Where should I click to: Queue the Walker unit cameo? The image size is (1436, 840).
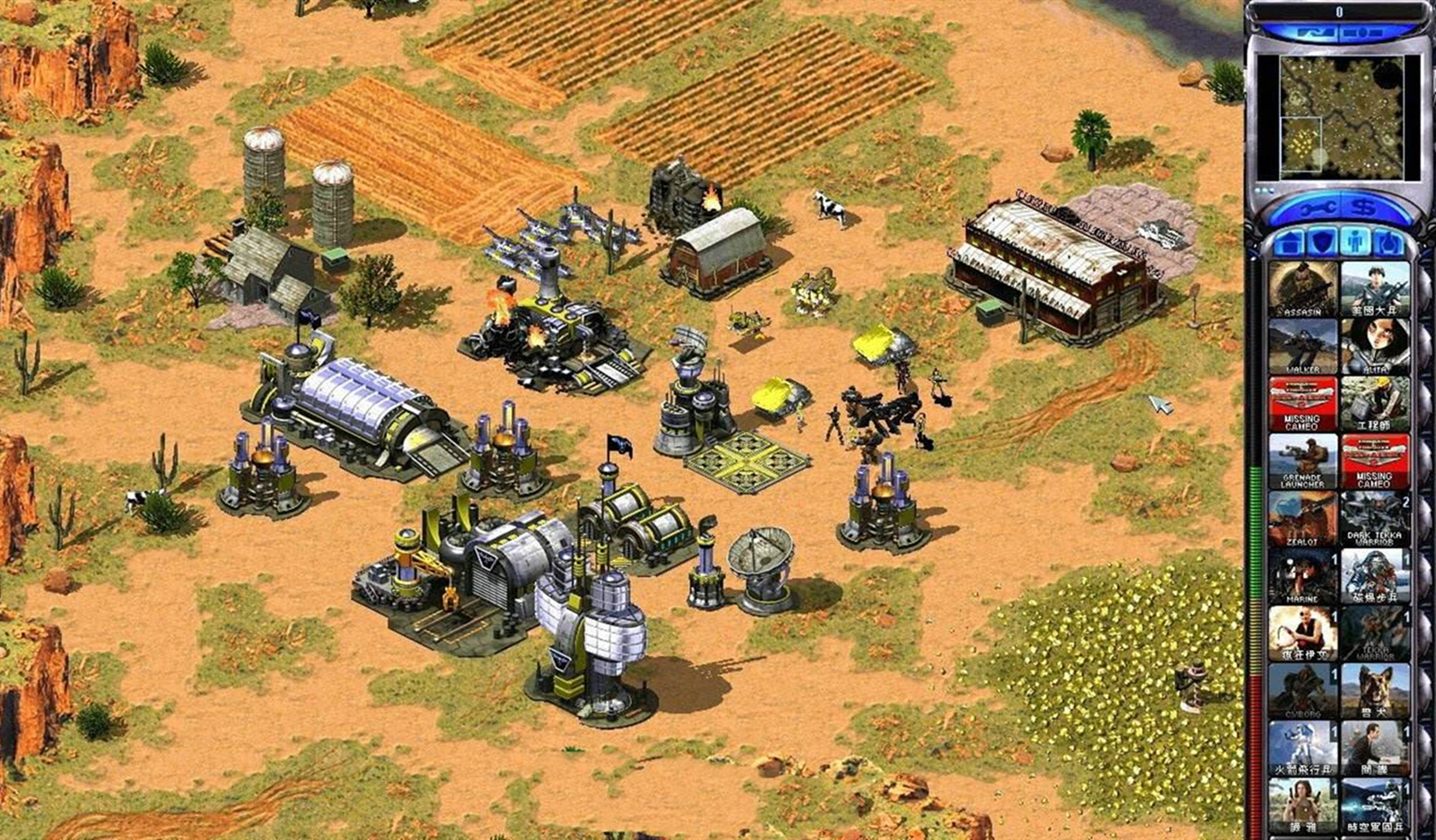tap(1301, 347)
